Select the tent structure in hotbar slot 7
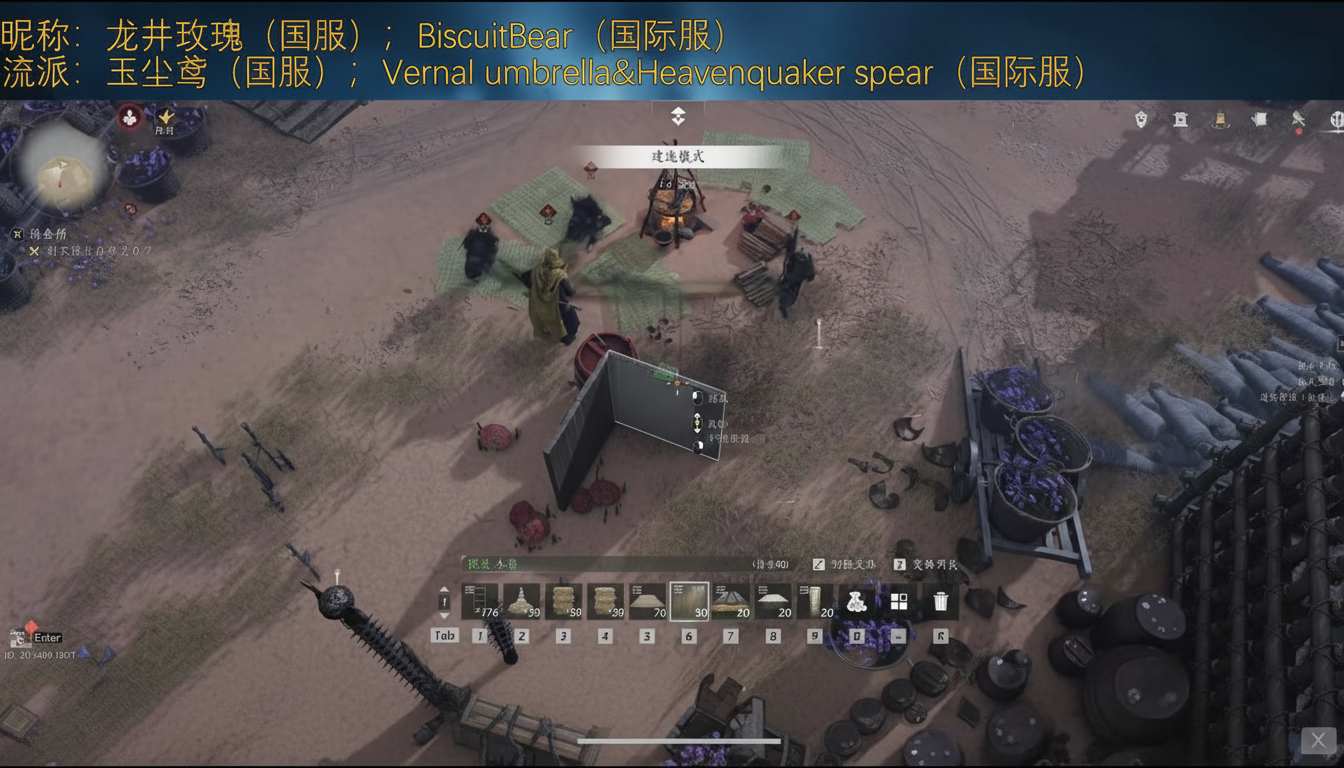The image size is (1344, 768). pos(732,600)
